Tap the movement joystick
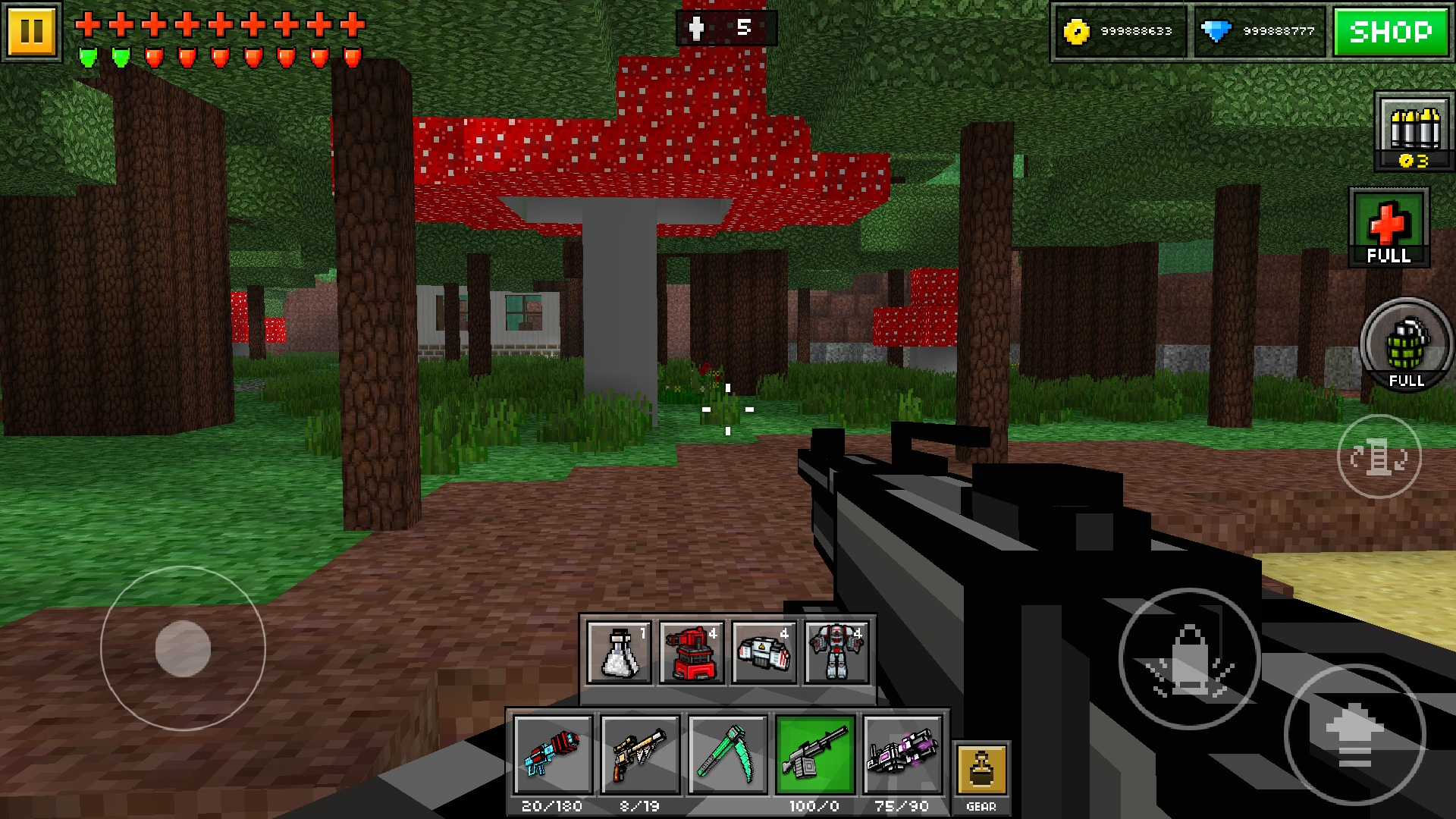The width and height of the screenshot is (1456, 819). [x=182, y=648]
